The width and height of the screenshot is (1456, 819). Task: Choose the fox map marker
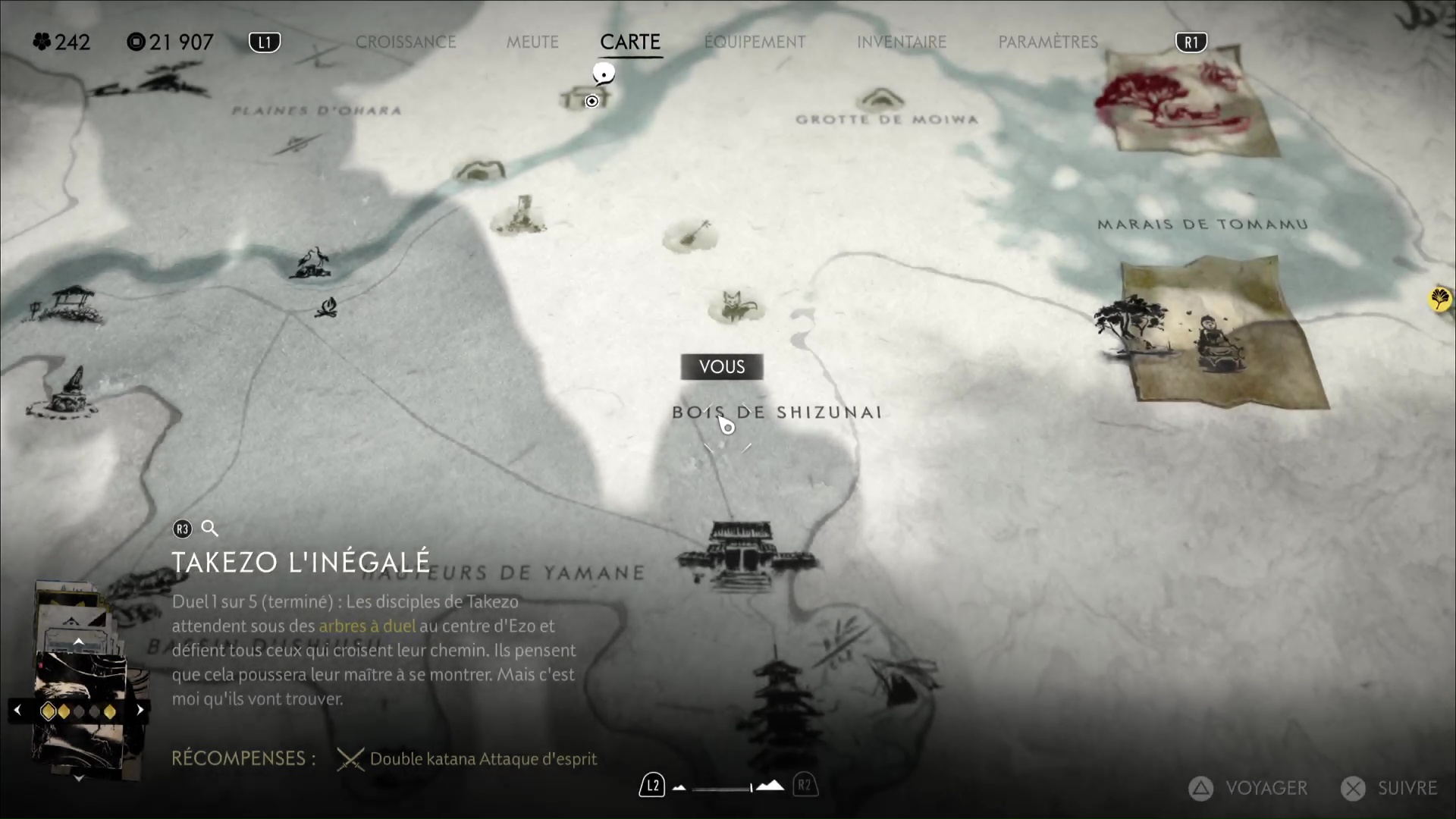[x=734, y=306]
